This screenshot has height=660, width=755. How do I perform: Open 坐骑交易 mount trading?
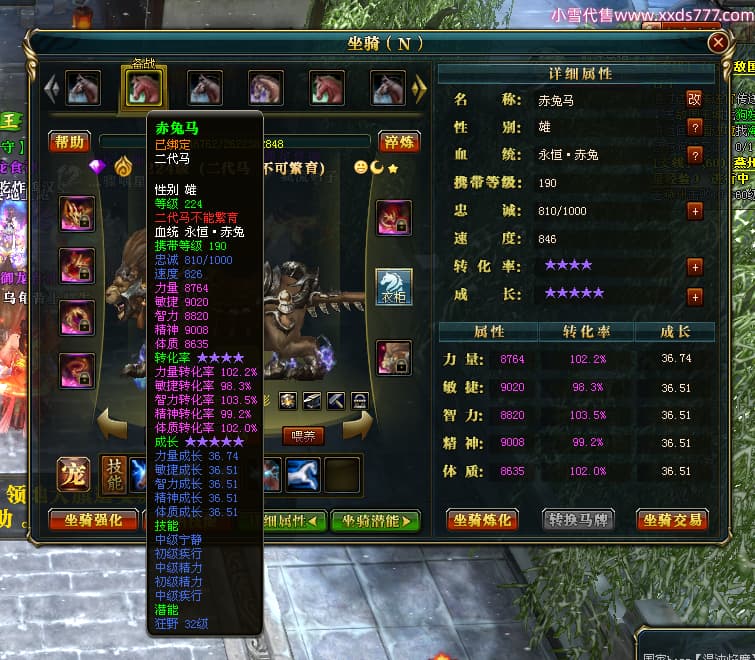click(x=672, y=520)
